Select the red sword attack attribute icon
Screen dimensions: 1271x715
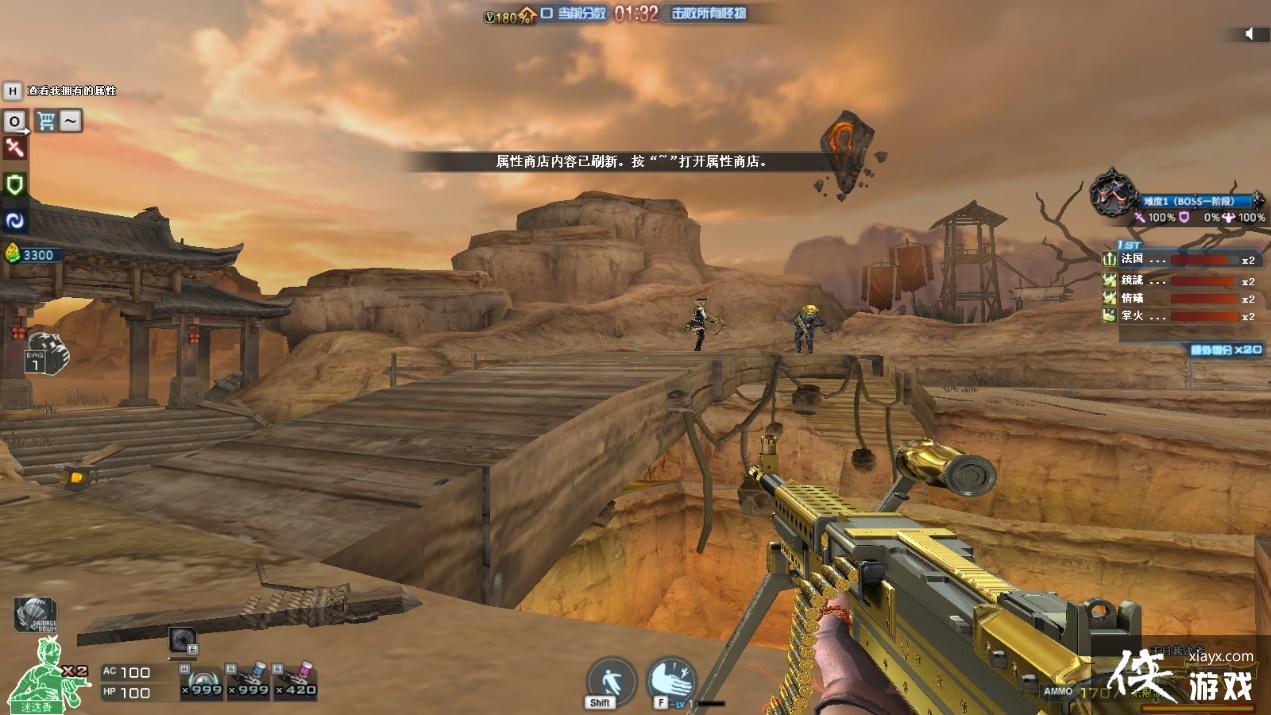click(15, 149)
